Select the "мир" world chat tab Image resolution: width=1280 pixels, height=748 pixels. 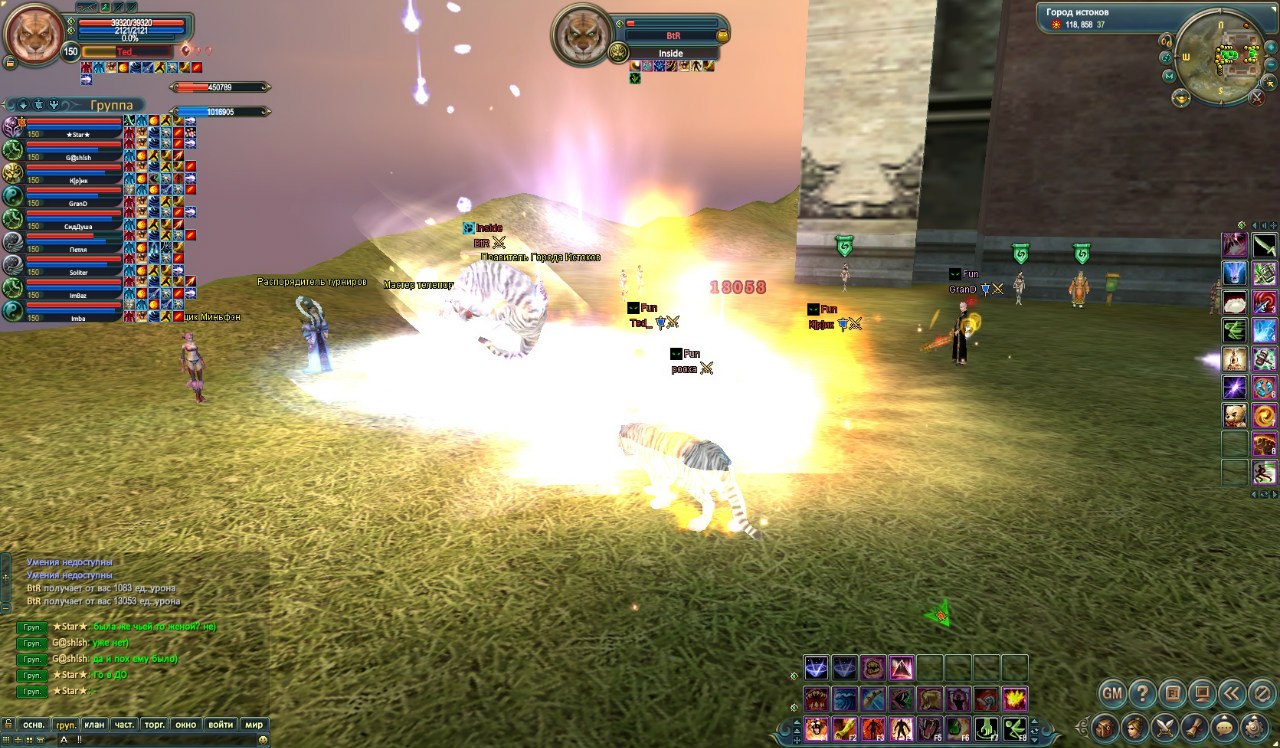(x=254, y=725)
